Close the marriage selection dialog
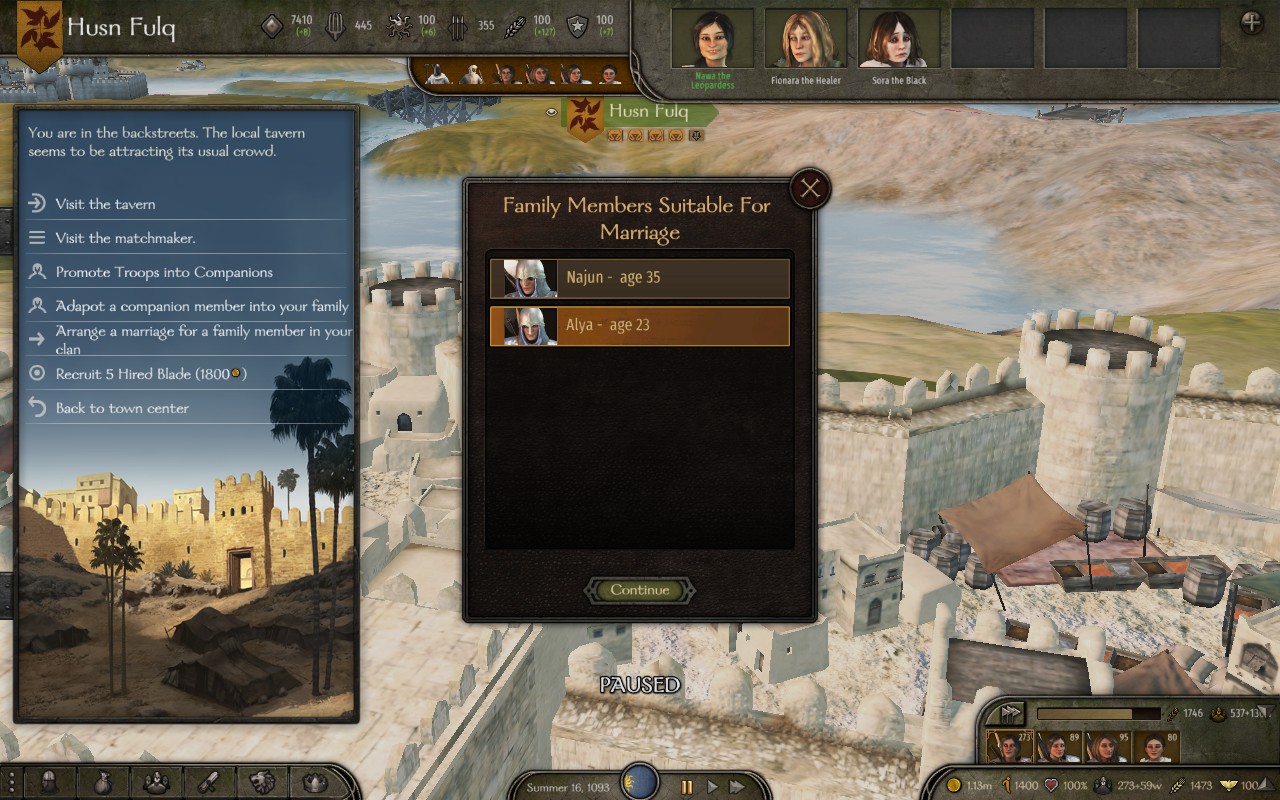Image resolution: width=1280 pixels, height=800 pixels. (810, 188)
